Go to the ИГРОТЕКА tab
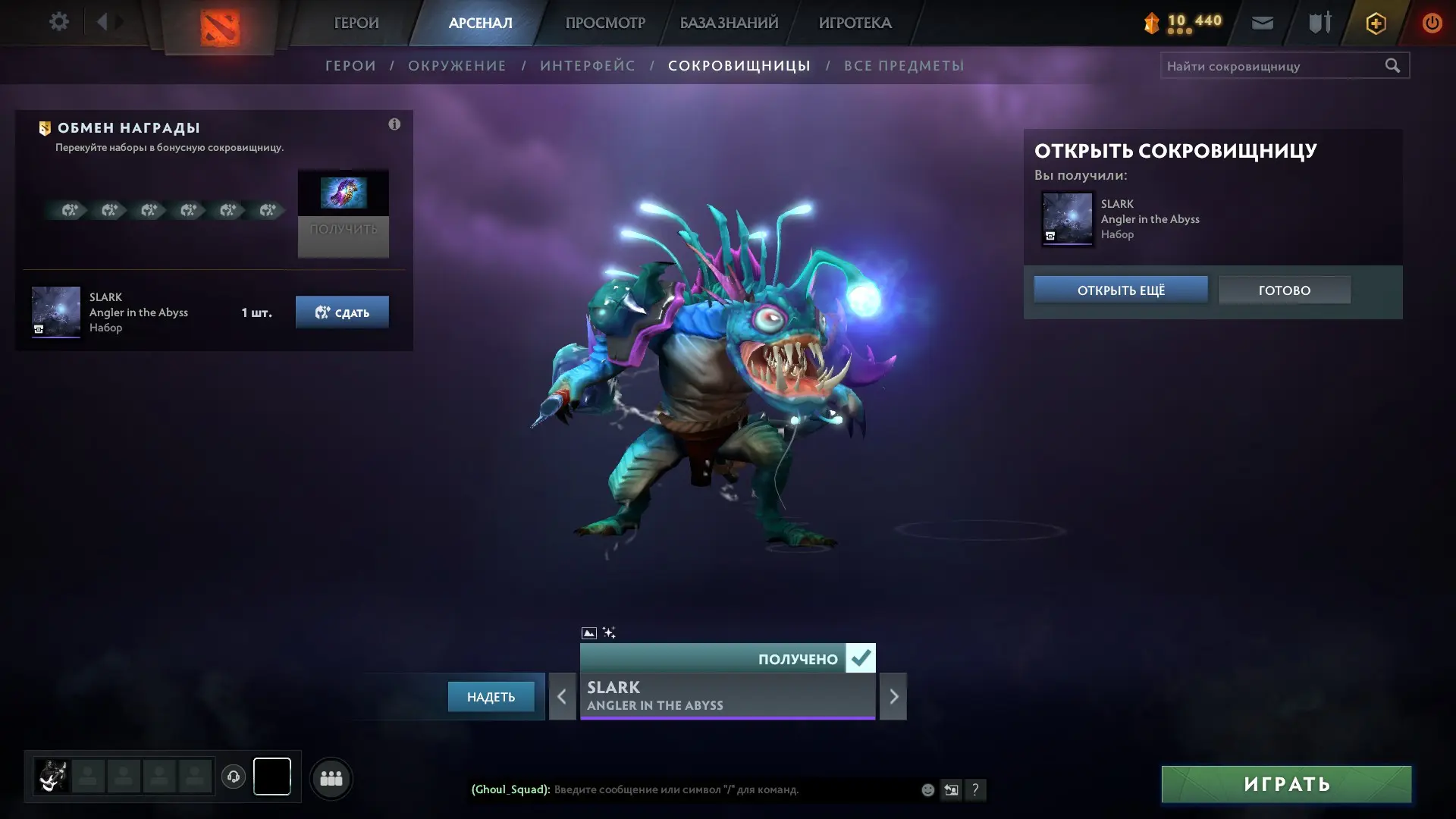The image size is (1456, 819). coord(855,23)
